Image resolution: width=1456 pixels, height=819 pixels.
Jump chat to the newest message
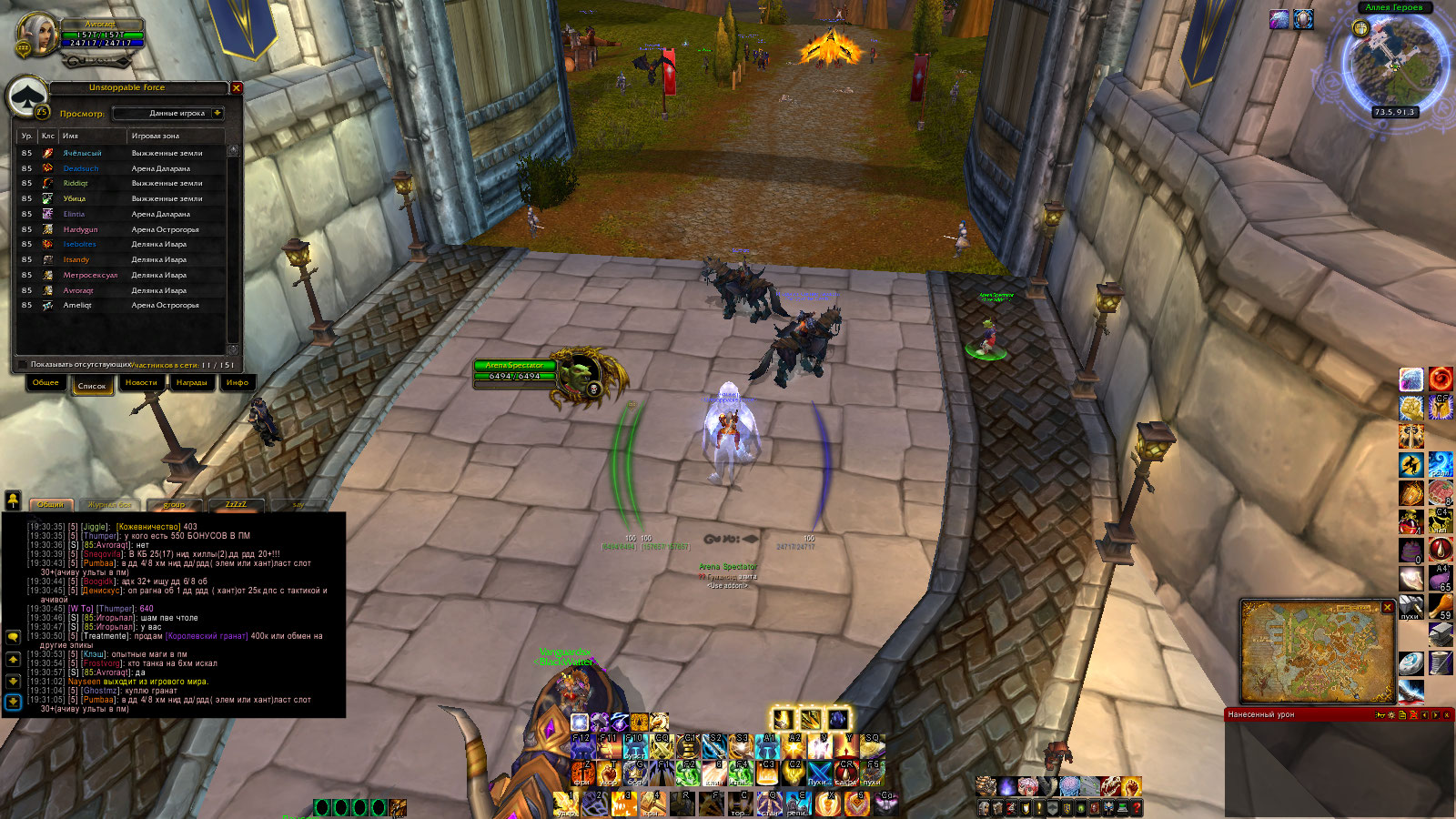click(x=13, y=702)
